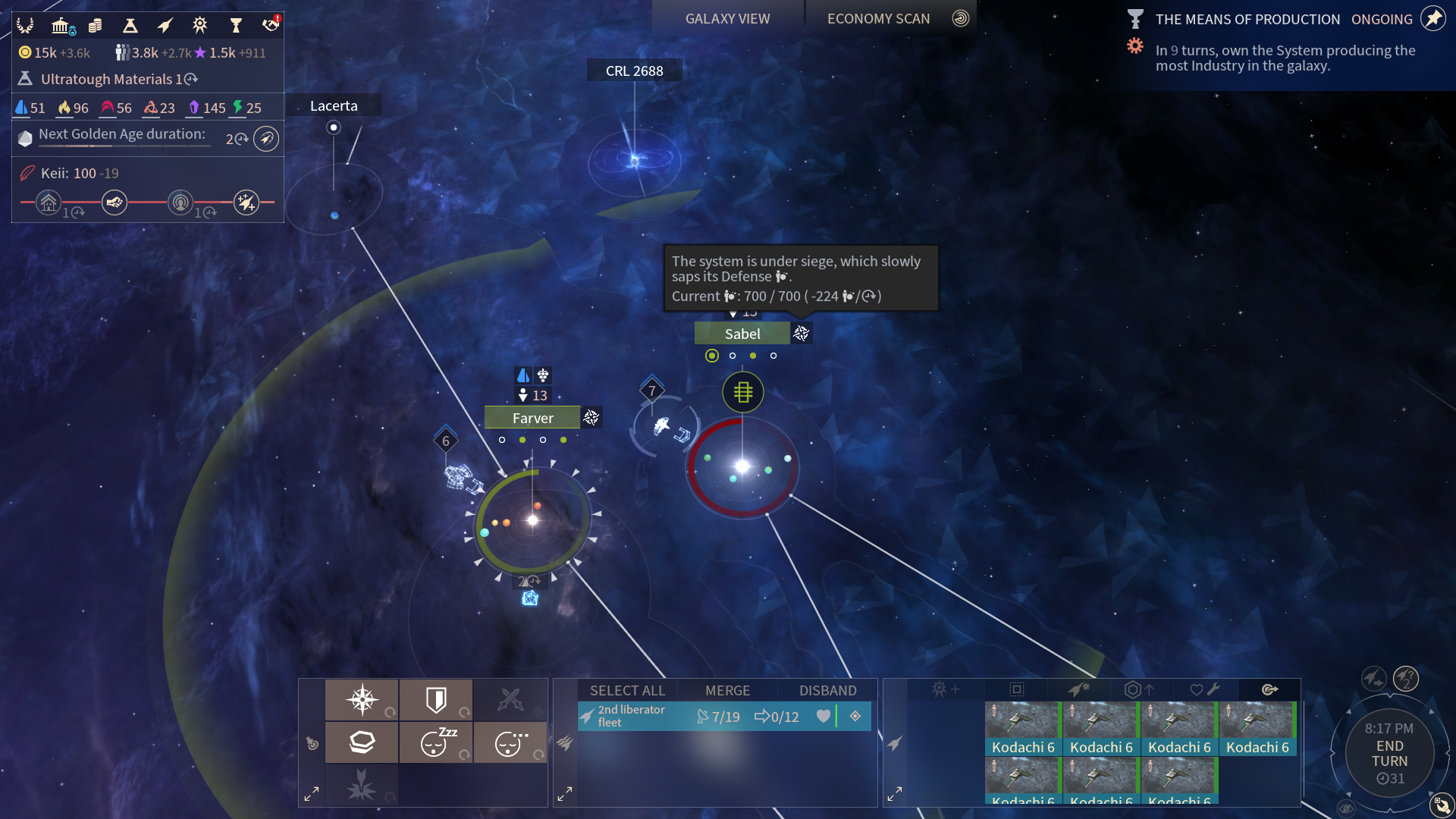Screen dimensions: 1456x819
Task: Open the military ship screen
Action: pos(165,26)
